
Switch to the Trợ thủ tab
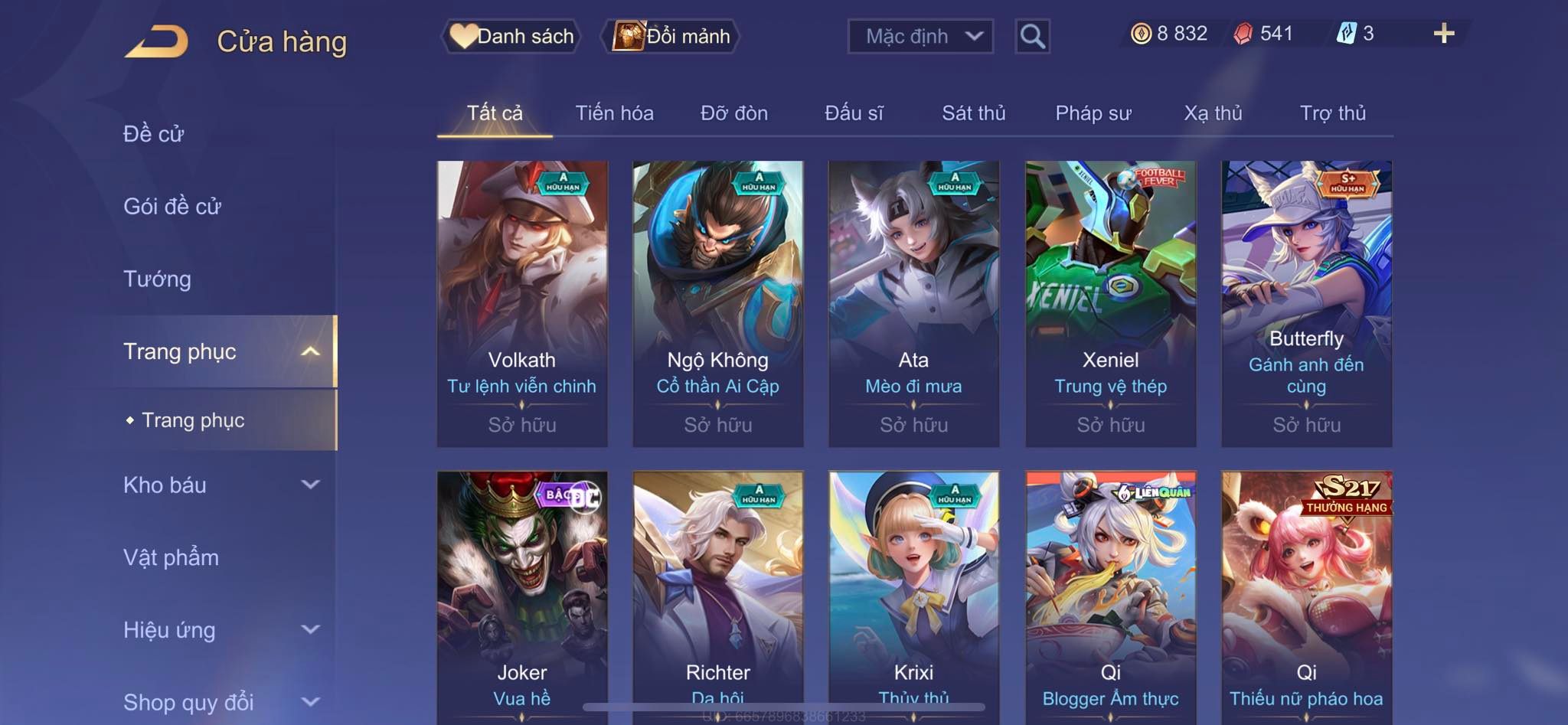1332,113
